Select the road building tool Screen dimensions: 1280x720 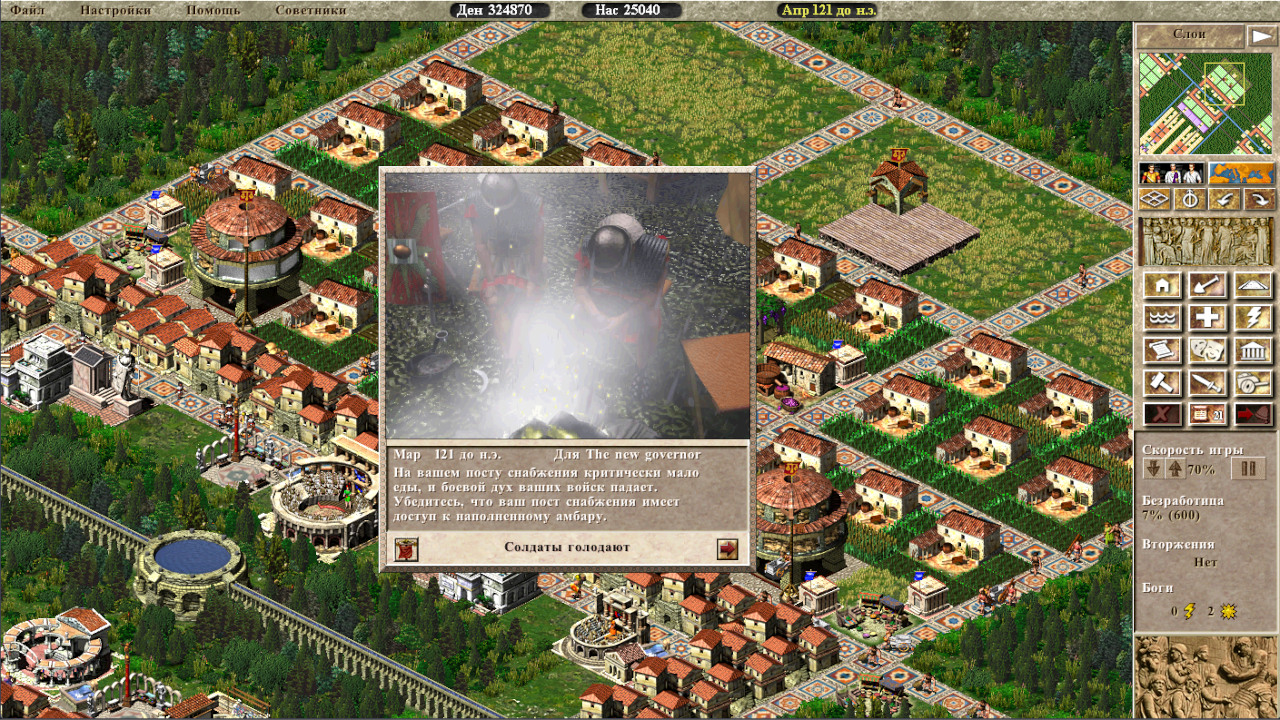(1253, 285)
